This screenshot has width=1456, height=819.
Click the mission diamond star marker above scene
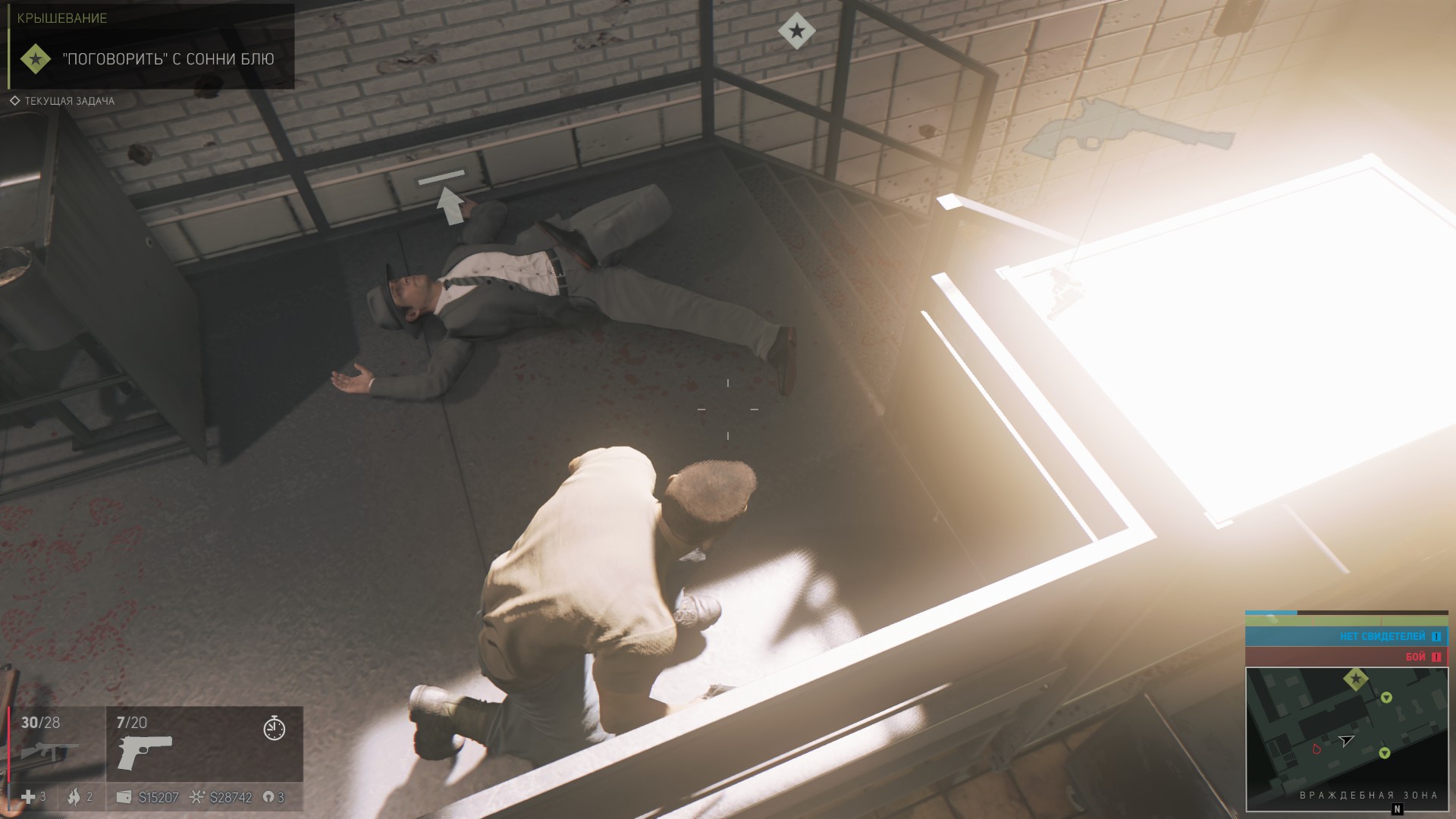(x=795, y=30)
